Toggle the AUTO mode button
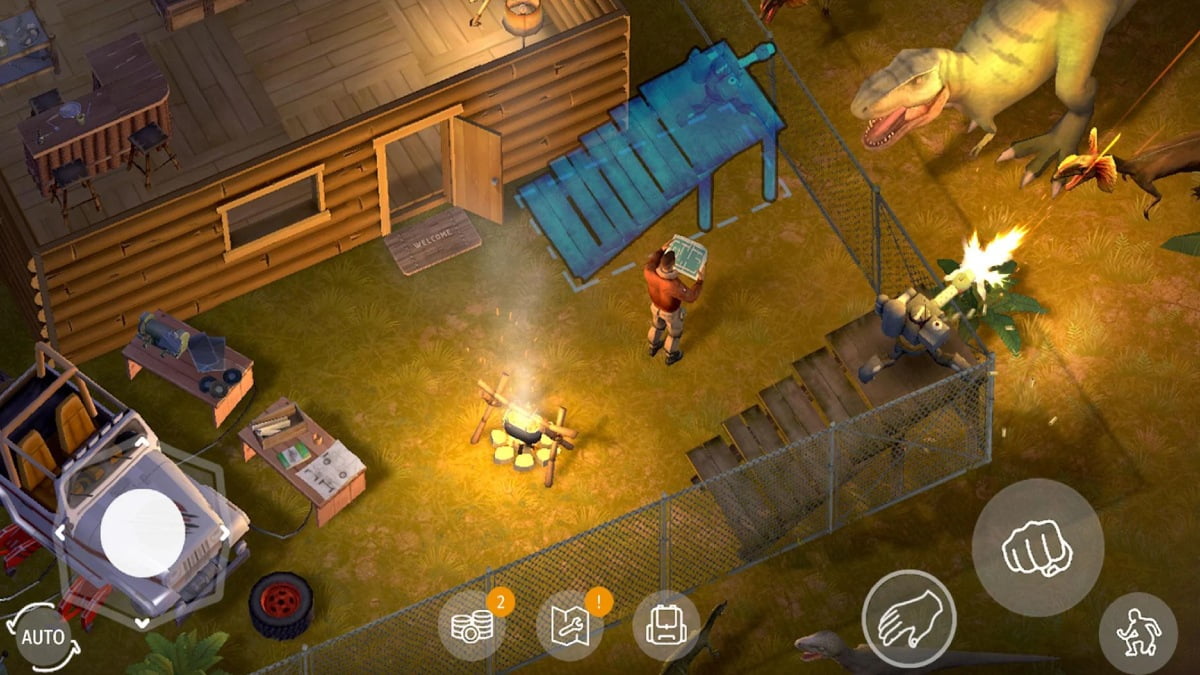The width and height of the screenshot is (1200, 675). point(43,637)
